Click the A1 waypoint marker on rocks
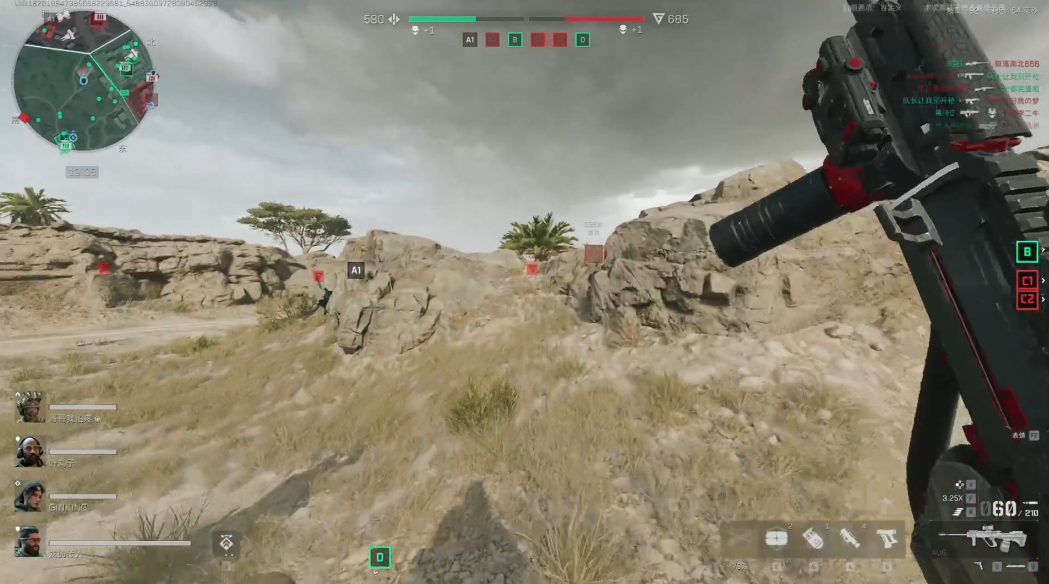1049x584 pixels. coord(355,270)
